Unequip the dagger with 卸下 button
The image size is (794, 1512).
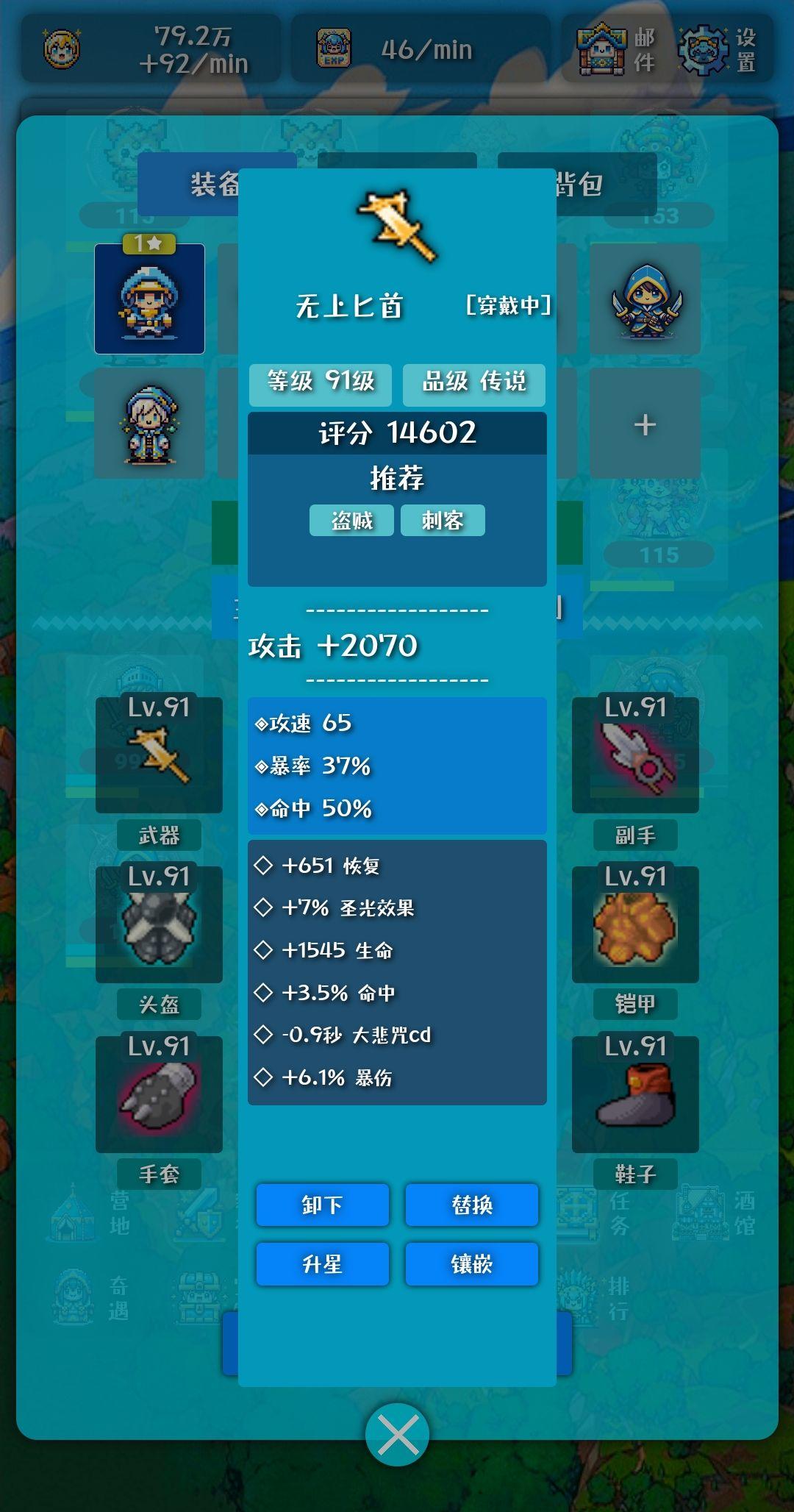pos(322,1205)
